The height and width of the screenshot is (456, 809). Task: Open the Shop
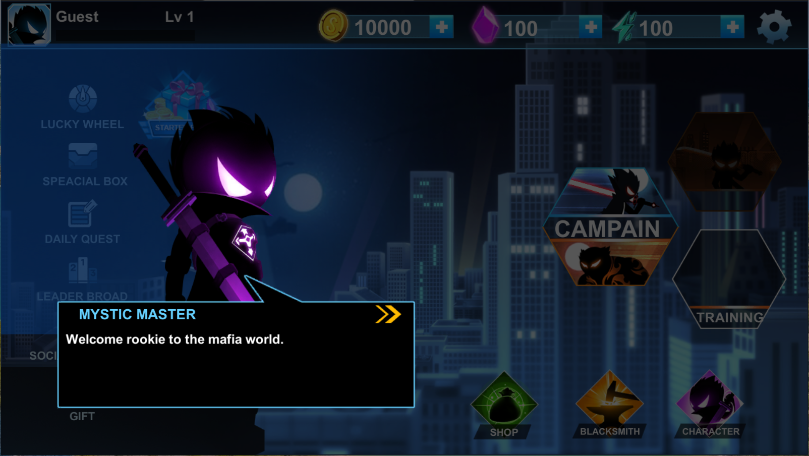coord(504,407)
